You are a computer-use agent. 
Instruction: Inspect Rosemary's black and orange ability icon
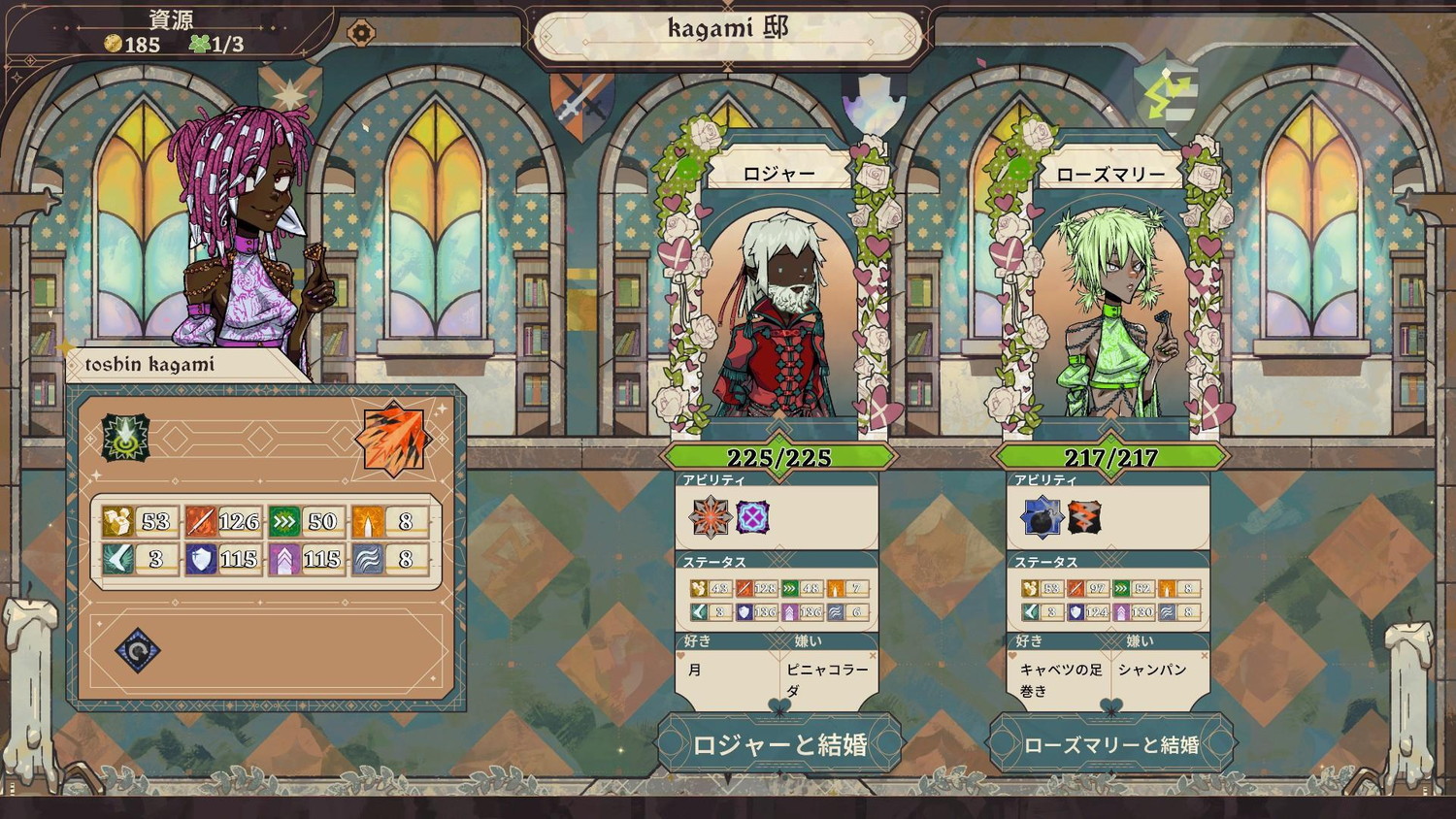1084,517
